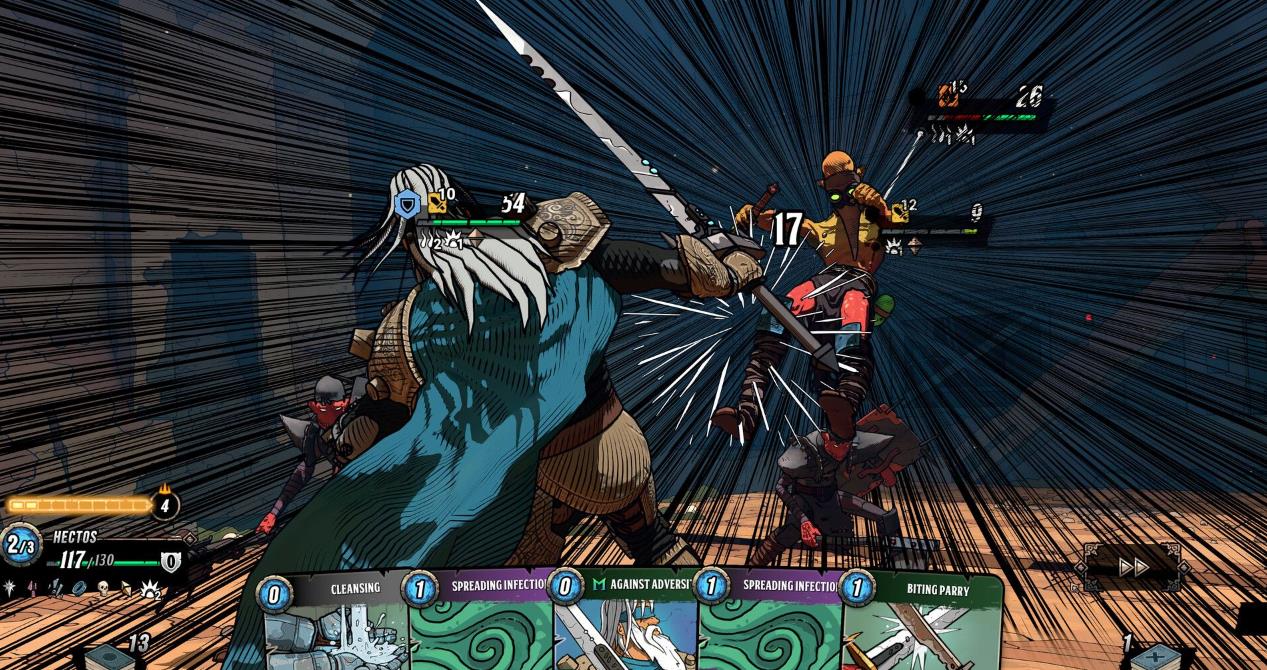Inspect the blue ring status icon

(x=78, y=588)
